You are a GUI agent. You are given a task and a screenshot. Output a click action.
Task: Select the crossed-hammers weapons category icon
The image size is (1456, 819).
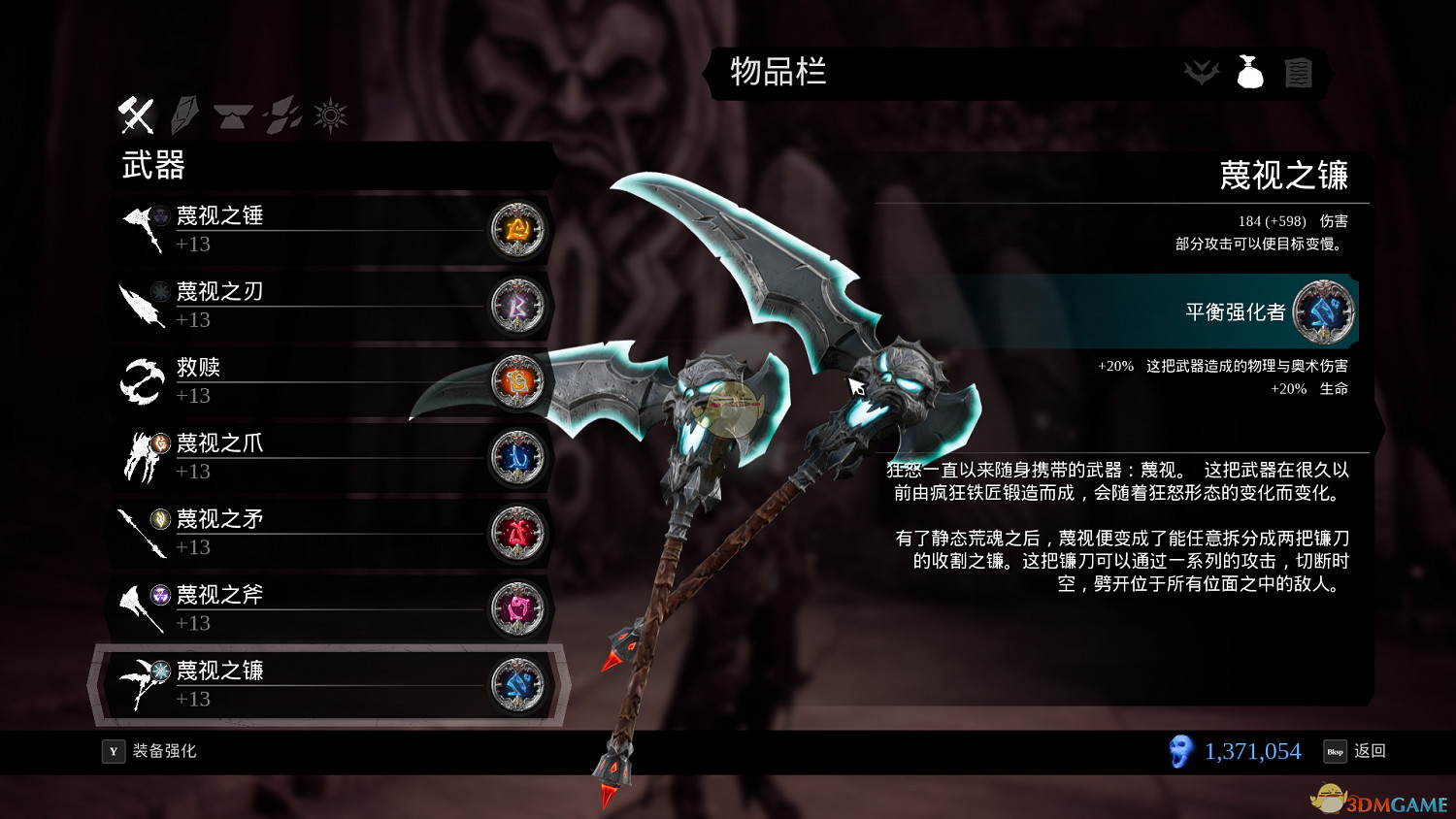coord(136,114)
